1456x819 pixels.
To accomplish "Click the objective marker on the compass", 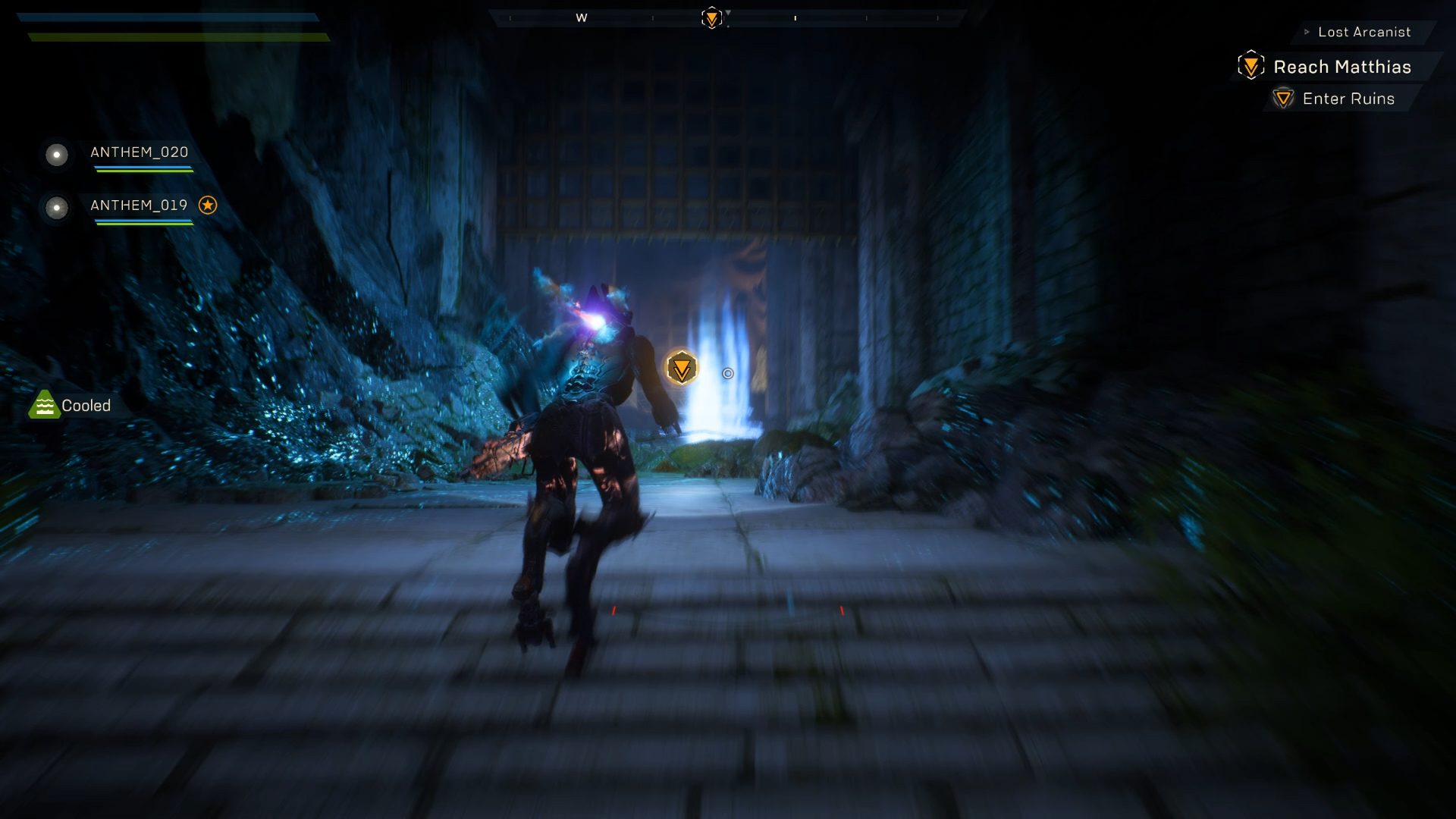I will click(x=711, y=17).
